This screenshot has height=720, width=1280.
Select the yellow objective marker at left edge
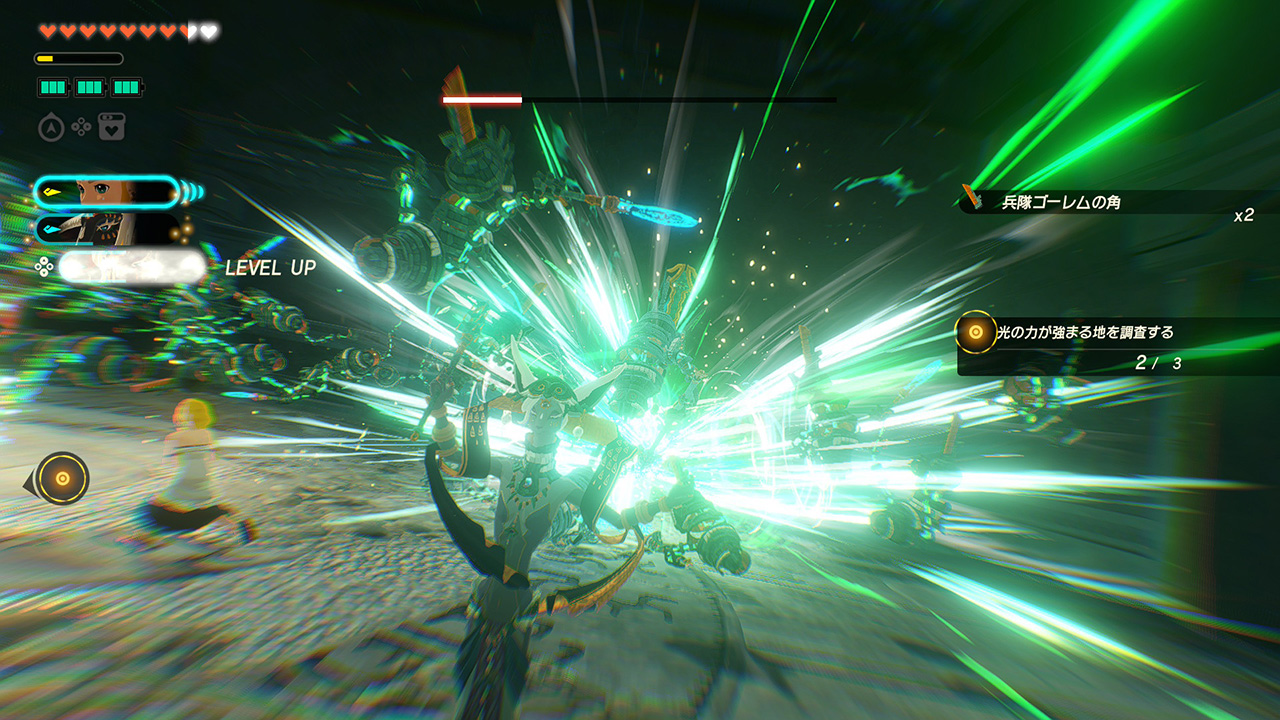pyautogui.click(x=62, y=479)
